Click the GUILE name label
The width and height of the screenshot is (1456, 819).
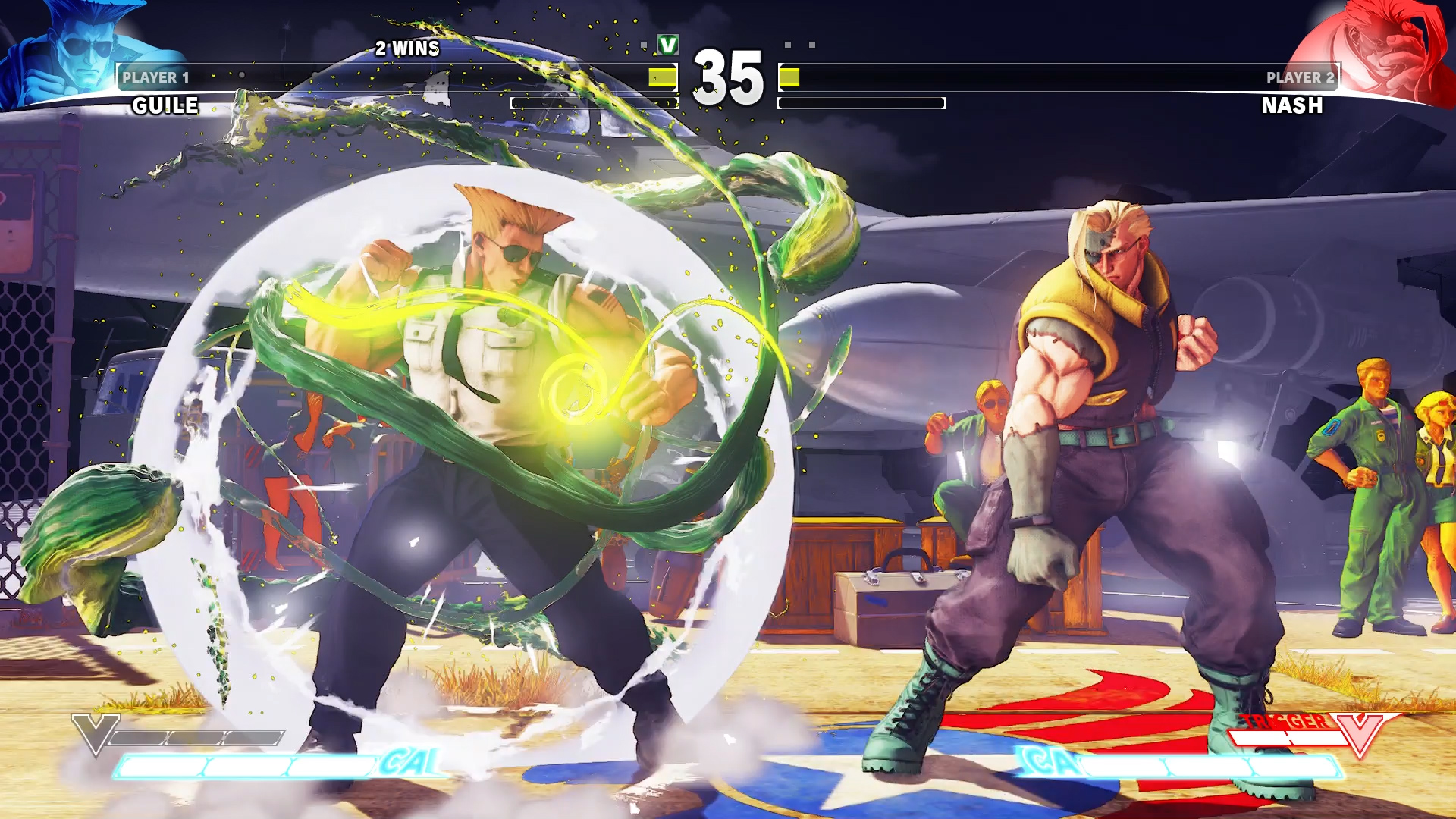tap(163, 106)
